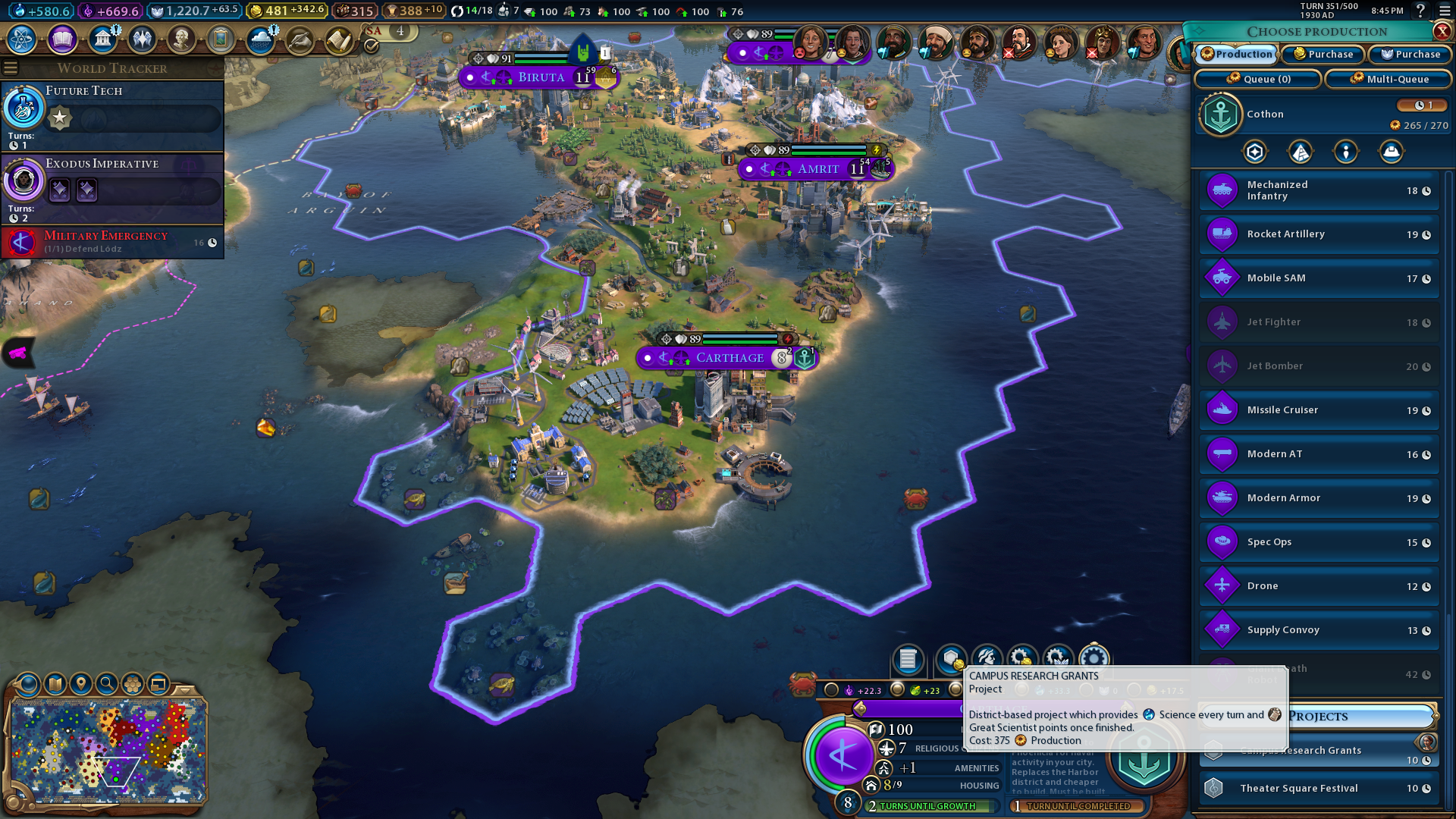Select Modern AT for production
Screen dimensions: 1456x819
pyautogui.click(x=1319, y=454)
